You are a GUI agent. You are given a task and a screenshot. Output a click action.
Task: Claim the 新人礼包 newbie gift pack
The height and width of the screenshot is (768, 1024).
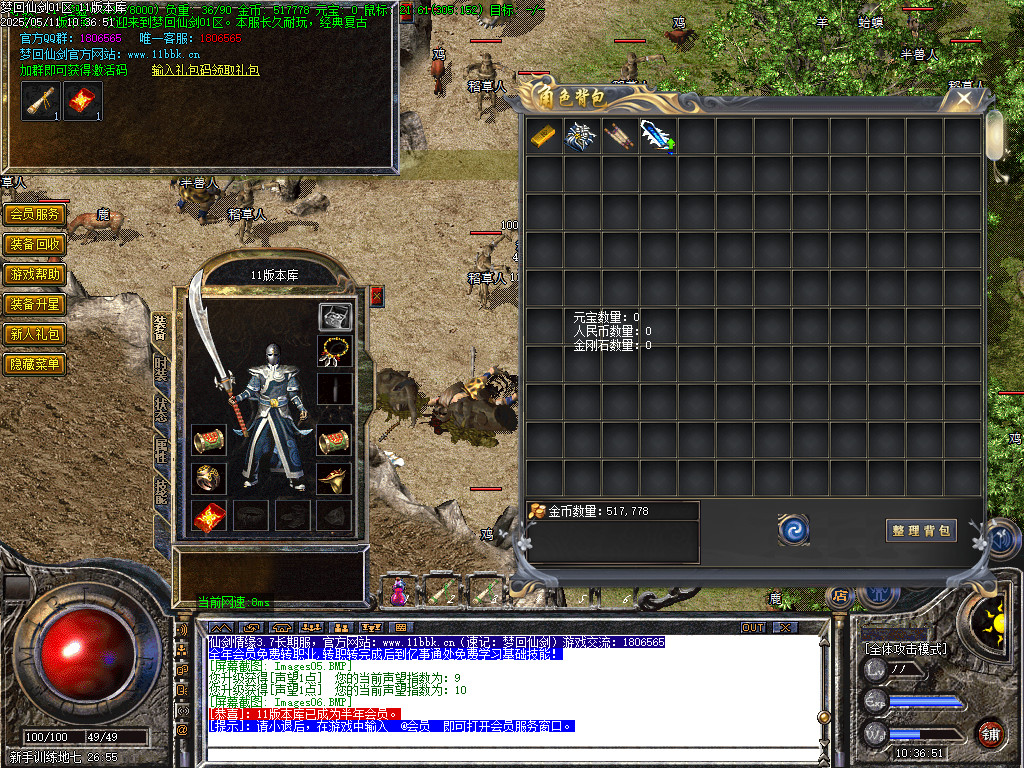point(35,334)
